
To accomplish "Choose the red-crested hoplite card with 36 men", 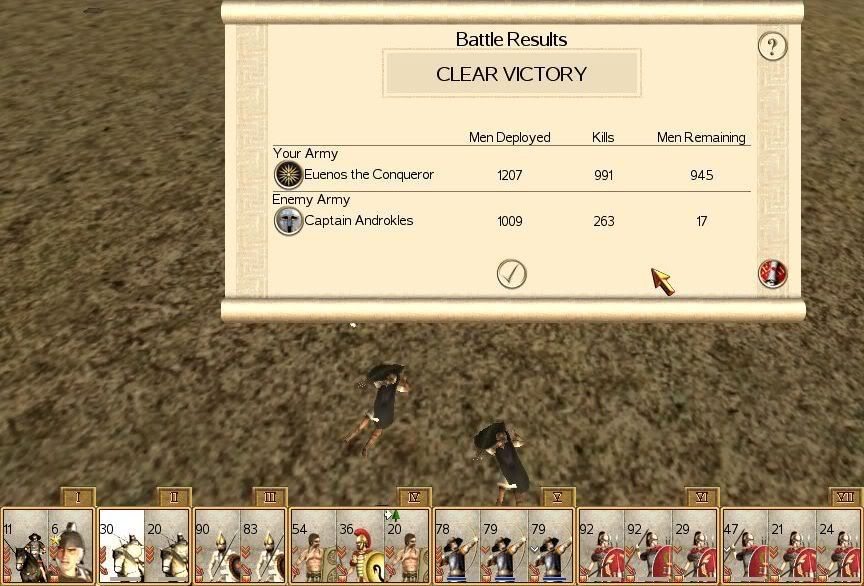I will (360, 547).
